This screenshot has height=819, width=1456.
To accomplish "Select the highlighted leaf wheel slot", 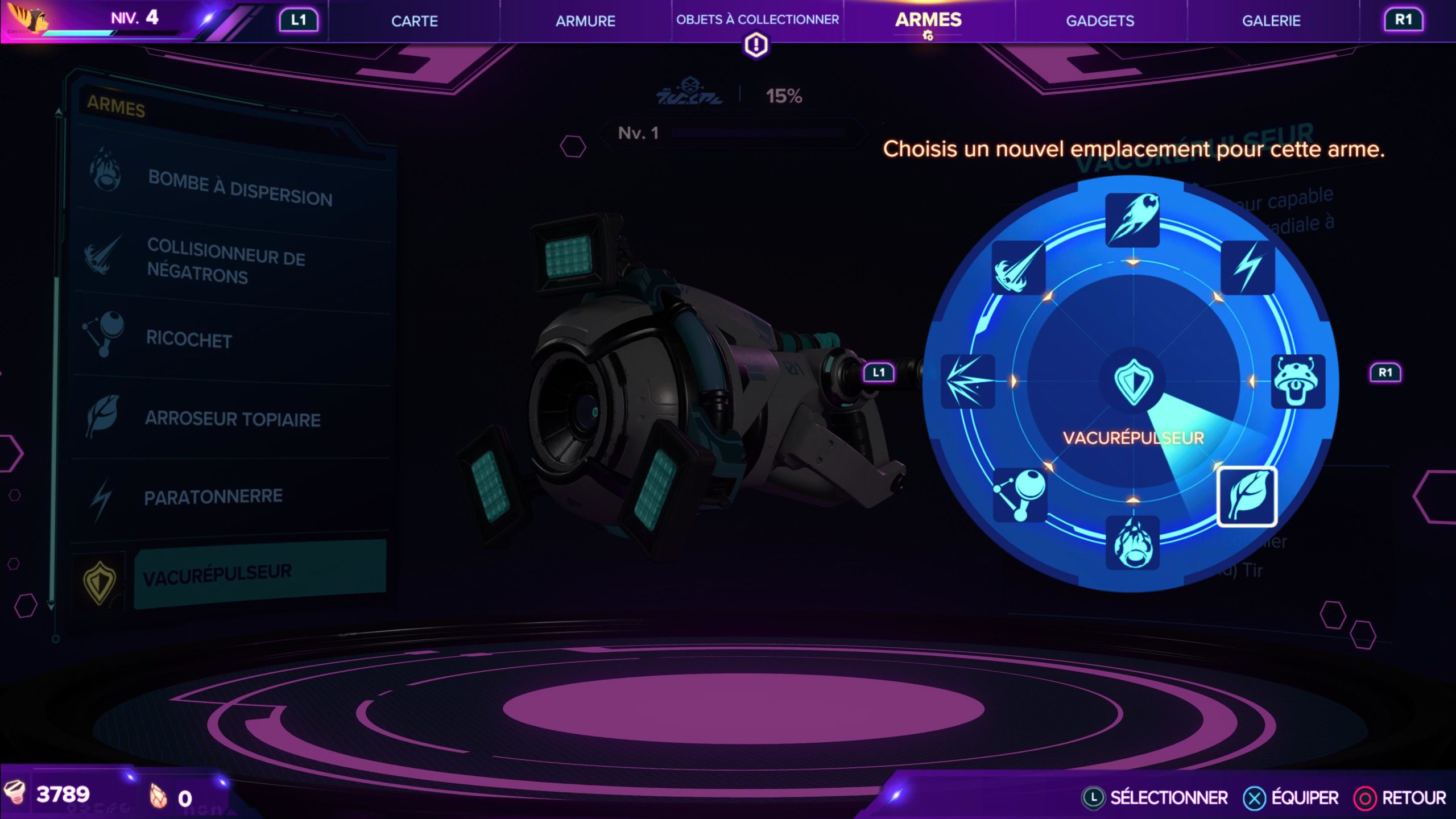I will tap(1247, 497).
